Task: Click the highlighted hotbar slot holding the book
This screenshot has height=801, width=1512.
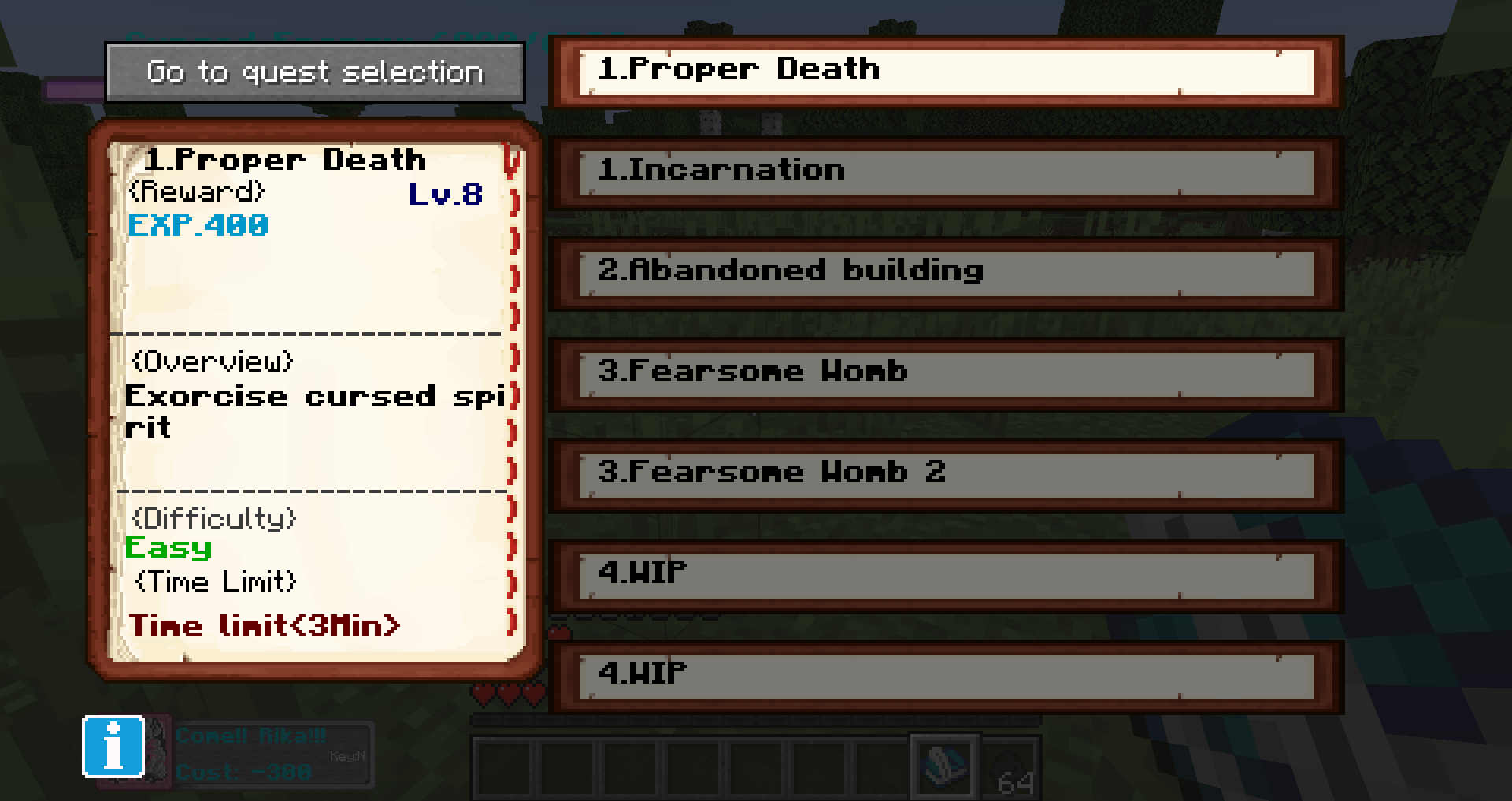Action: [943, 768]
